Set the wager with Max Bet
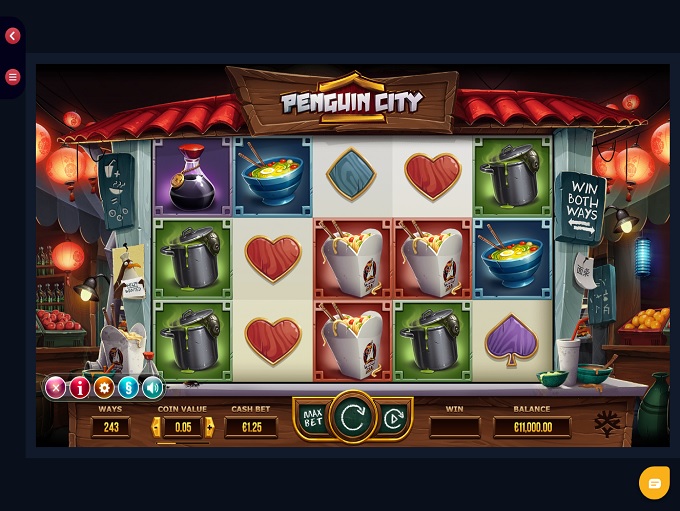680x511 pixels. pos(312,418)
